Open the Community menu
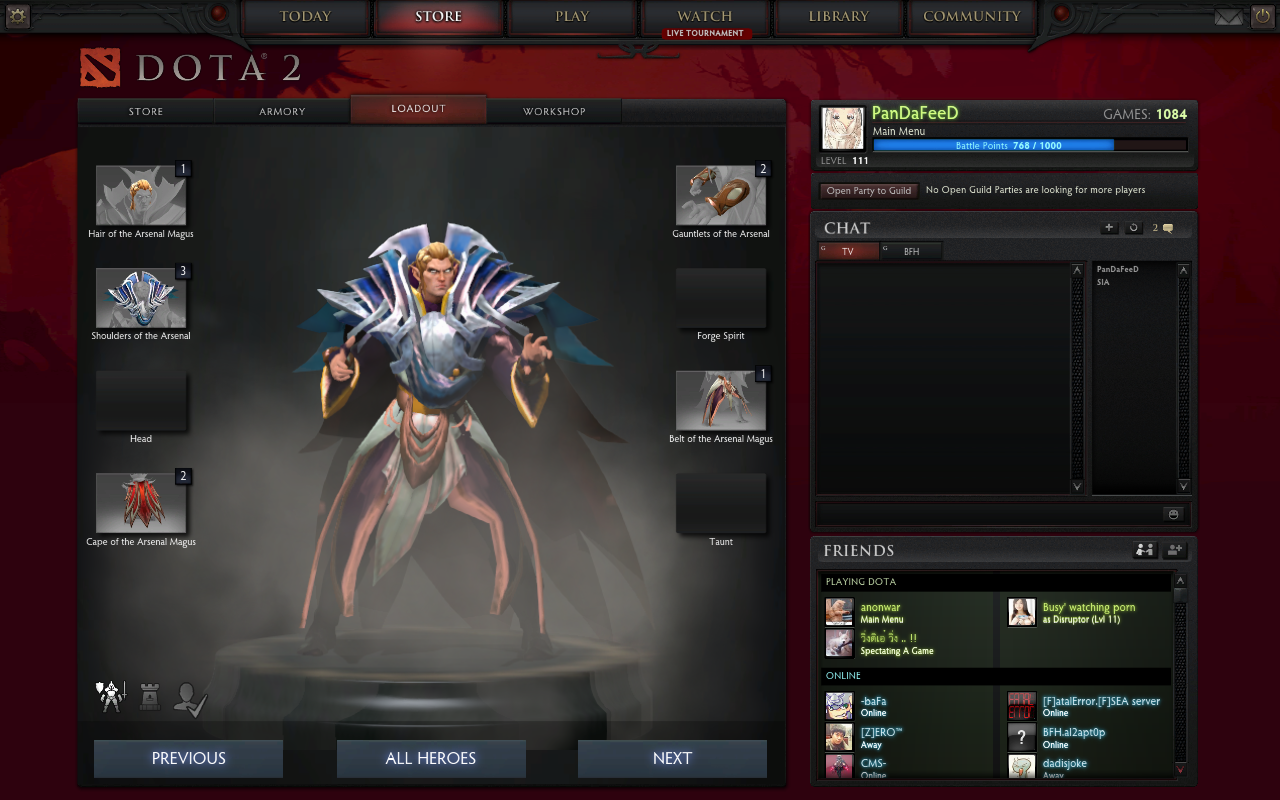The image size is (1280, 800). click(971, 17)
